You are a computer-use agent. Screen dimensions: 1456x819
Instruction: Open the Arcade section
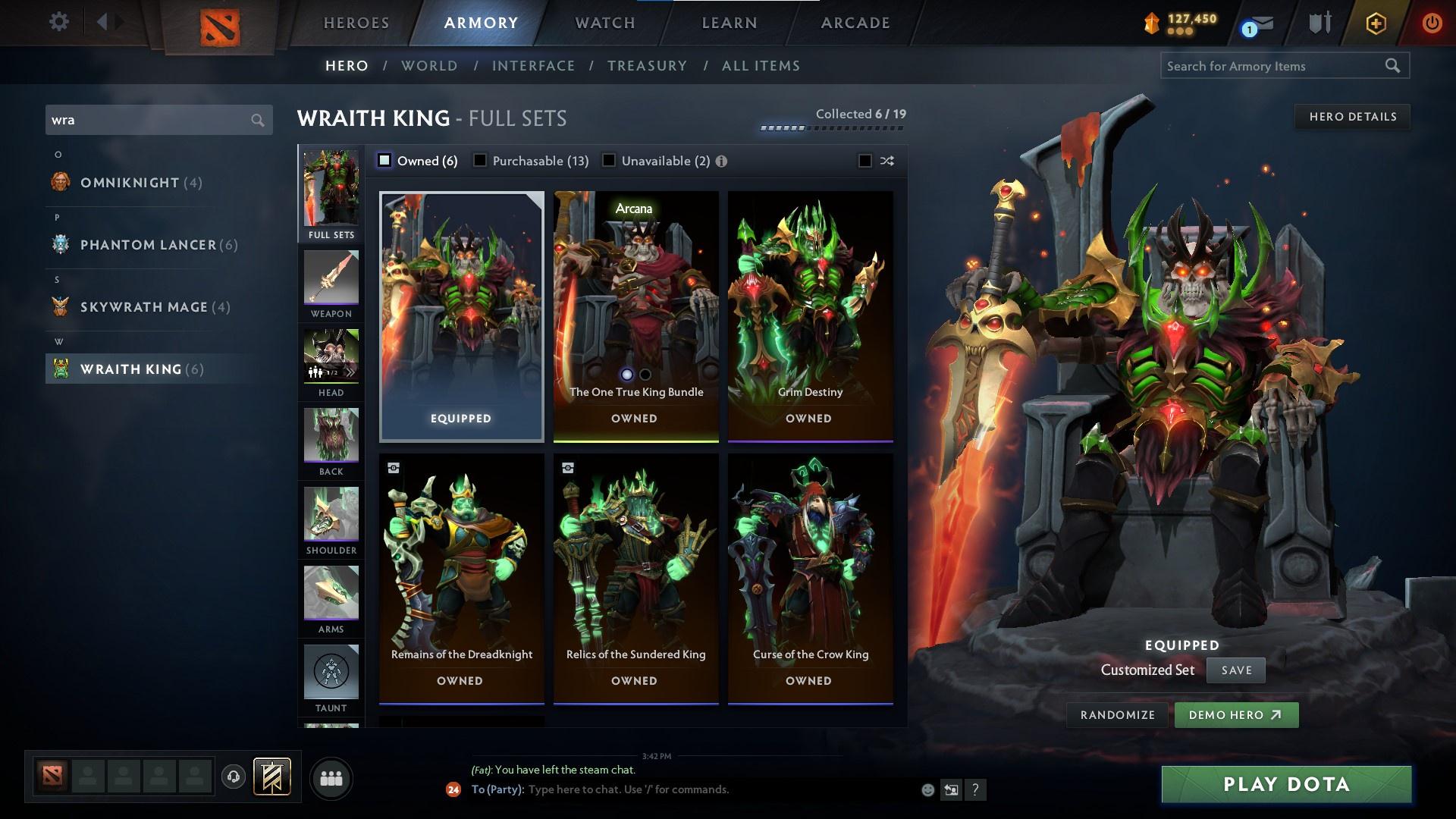855,23
